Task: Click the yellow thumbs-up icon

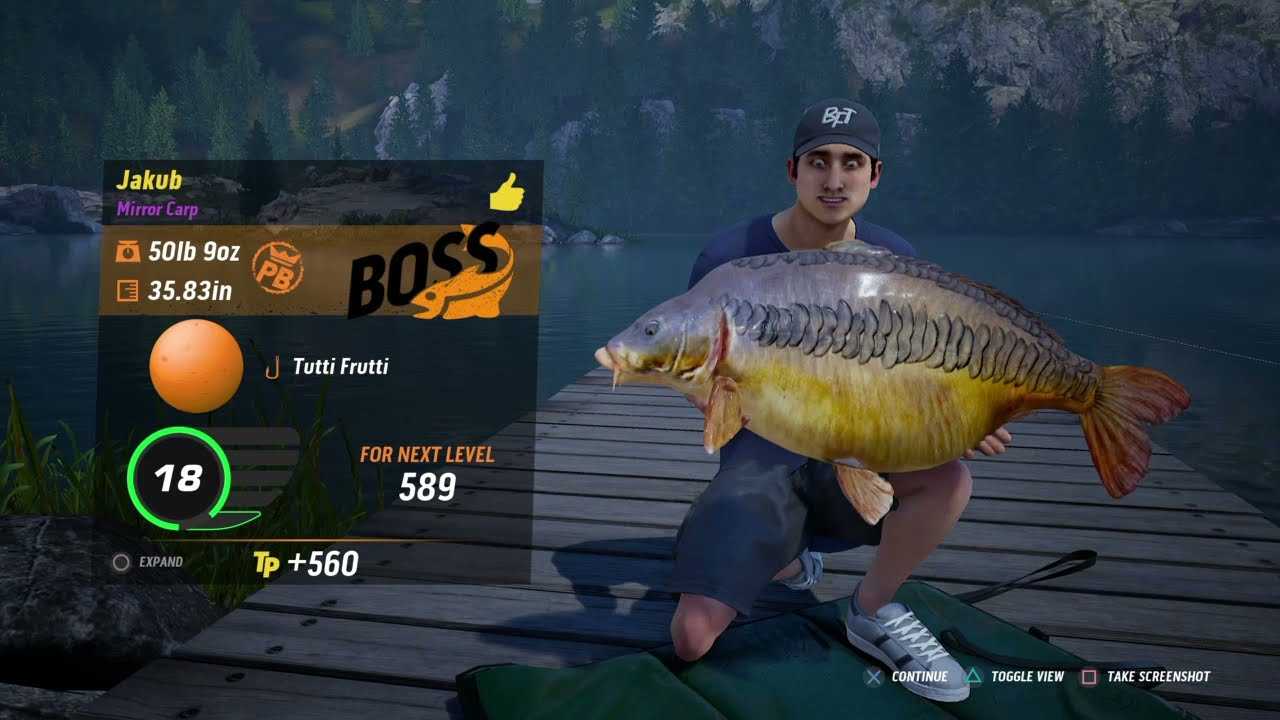Action: [507, 191]
